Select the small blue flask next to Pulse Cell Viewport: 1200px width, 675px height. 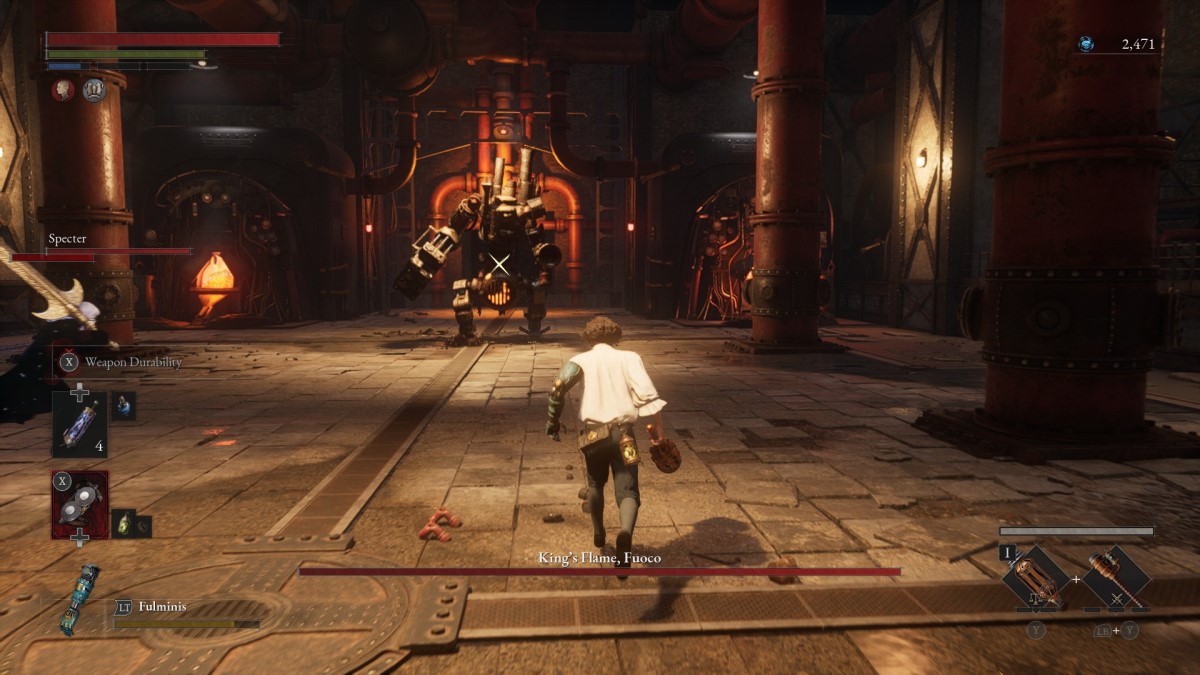click(124, 405)
